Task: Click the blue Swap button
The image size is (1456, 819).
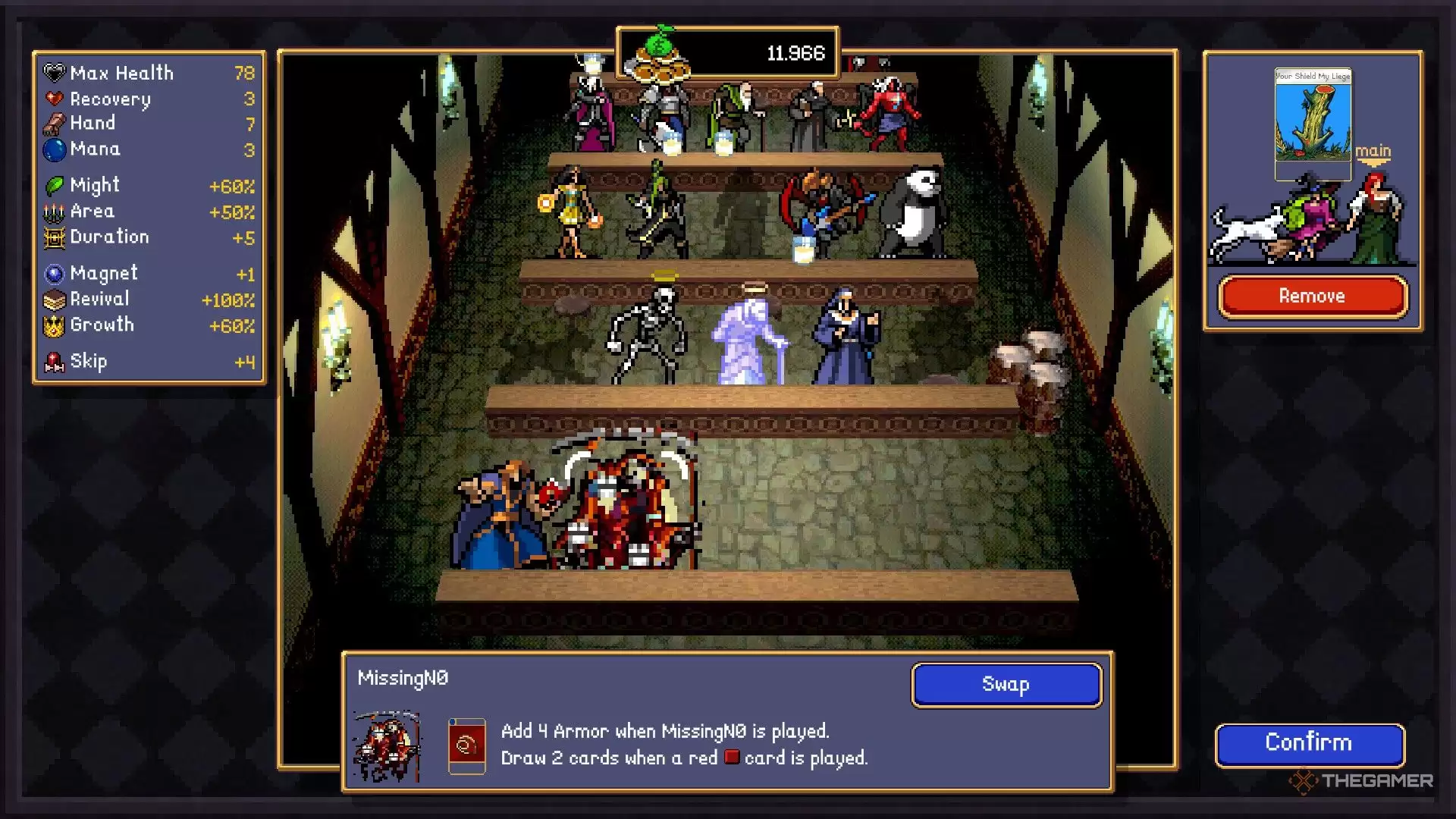Action: click(1006, 685)
